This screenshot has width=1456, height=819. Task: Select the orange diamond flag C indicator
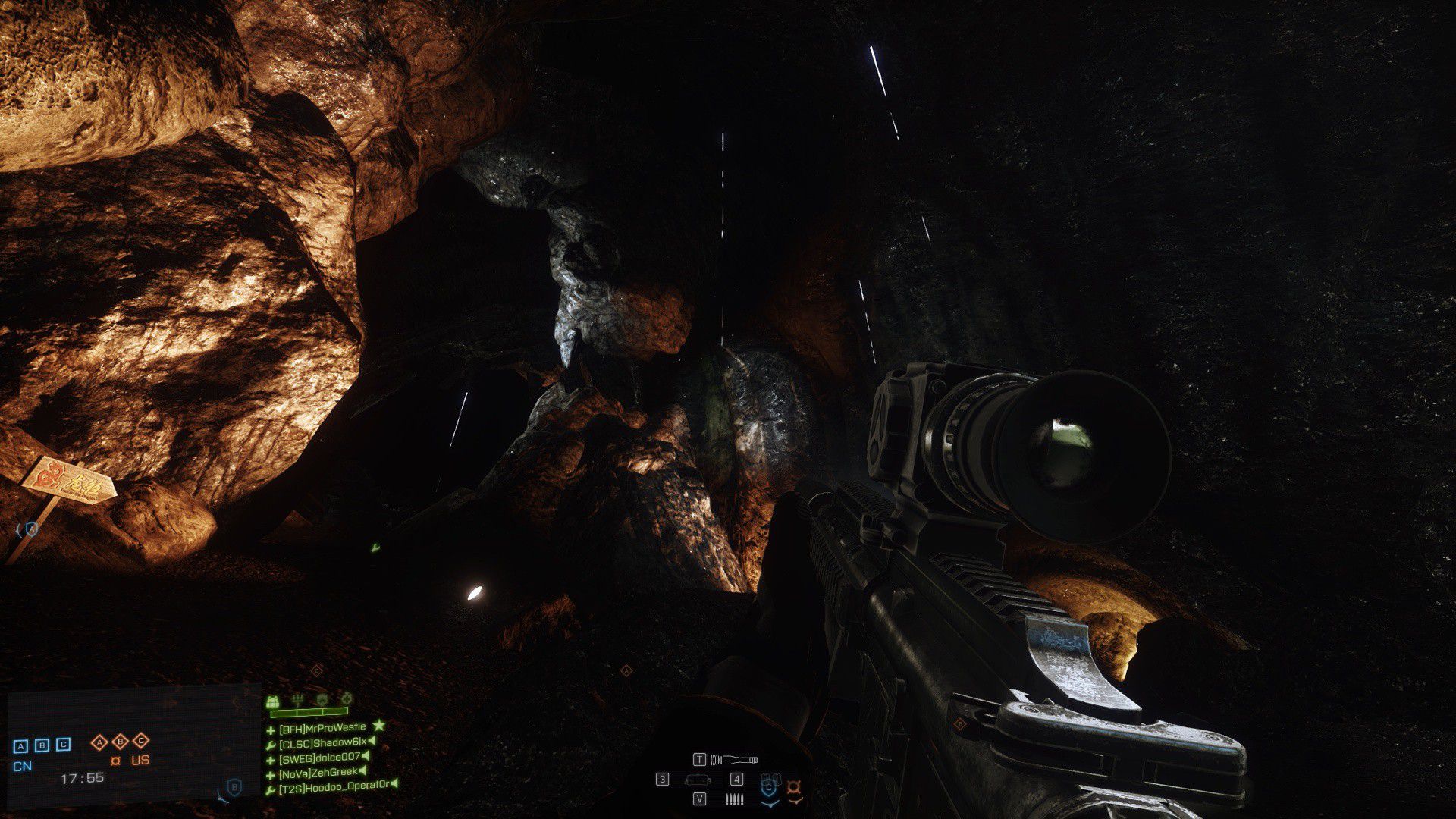coord(141,741)
